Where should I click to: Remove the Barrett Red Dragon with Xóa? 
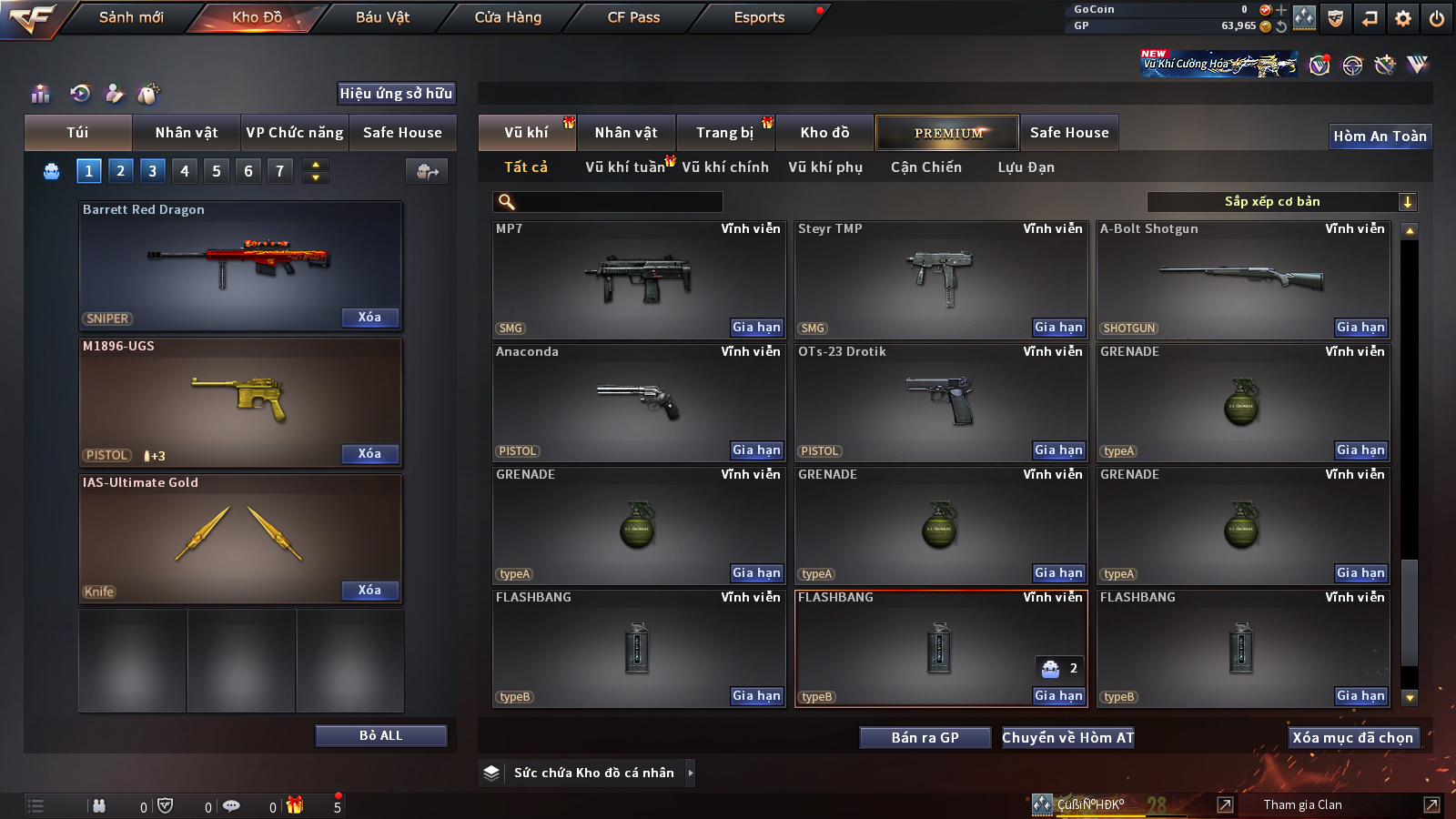tap(369, 318)
